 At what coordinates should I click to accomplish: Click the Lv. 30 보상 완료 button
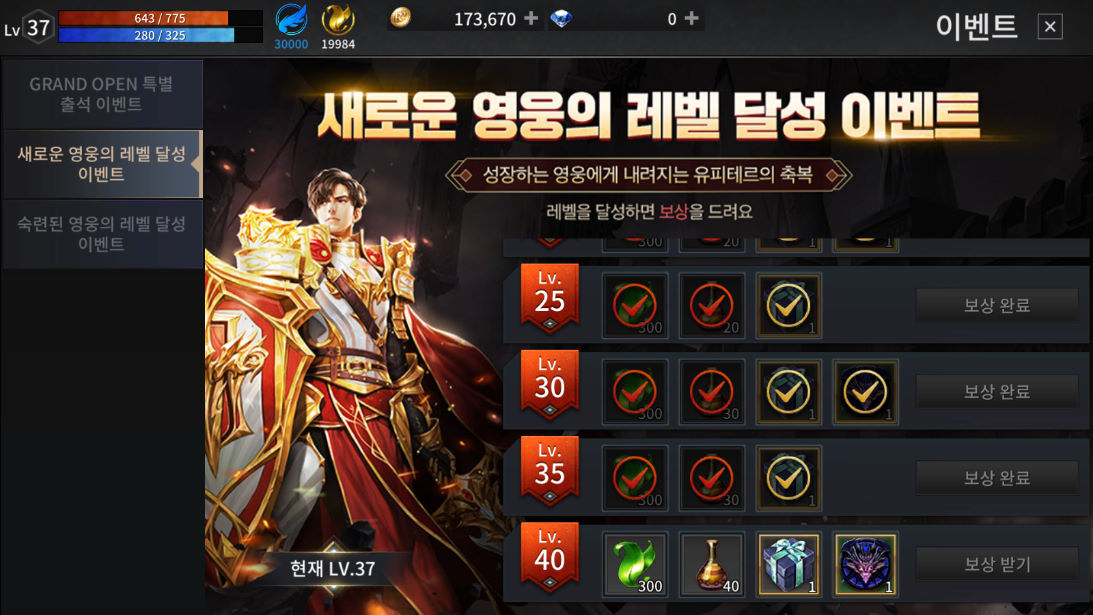point(996,392)
